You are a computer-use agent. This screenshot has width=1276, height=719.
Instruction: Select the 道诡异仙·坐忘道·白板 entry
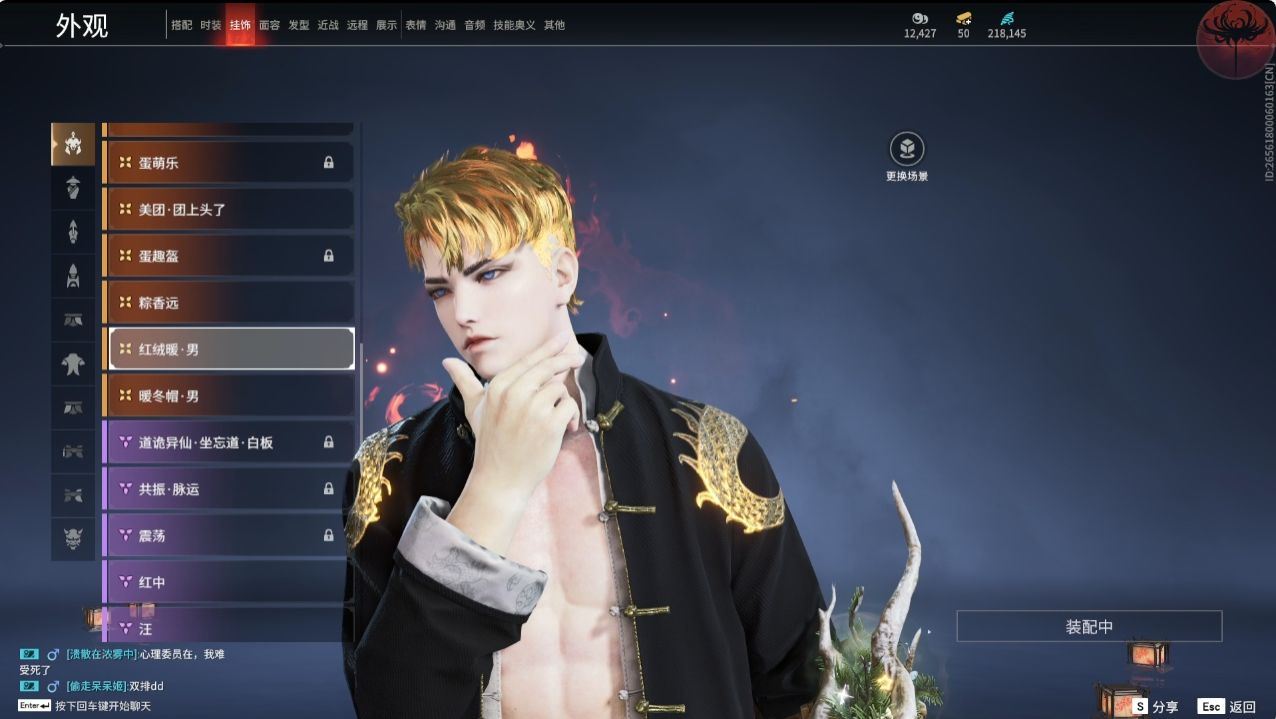coord(228,442)
